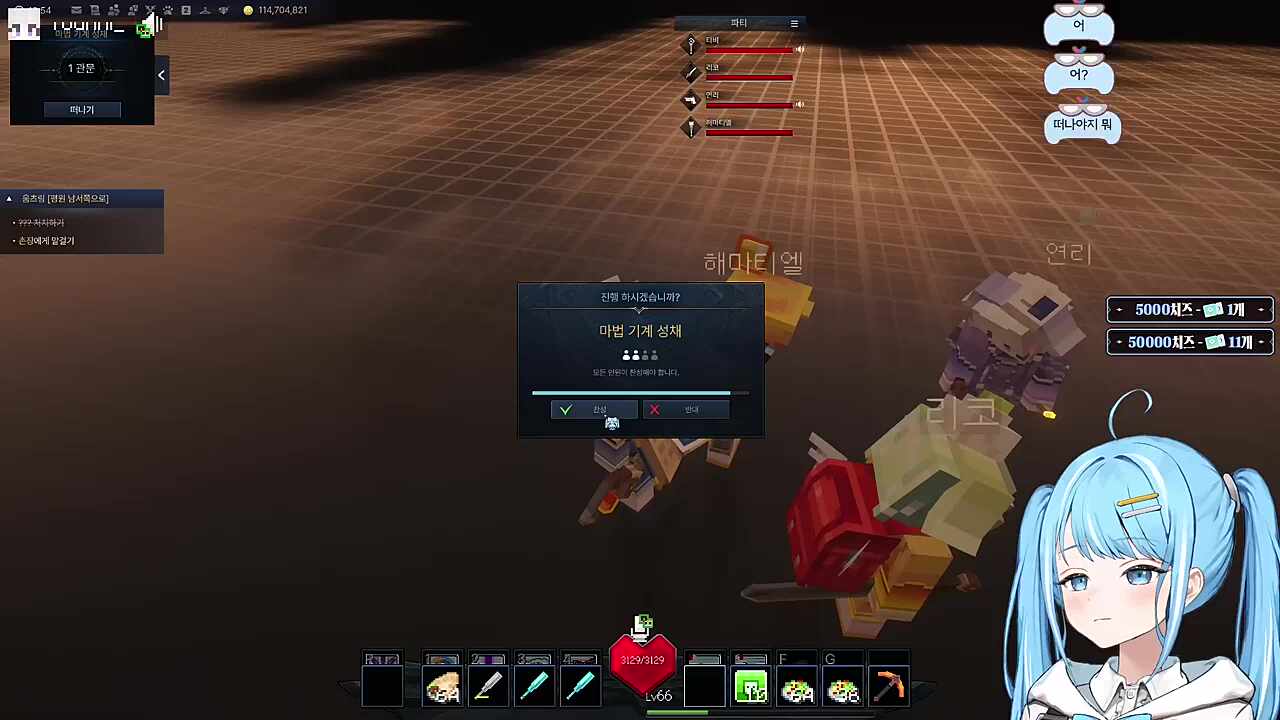
Task: Use the green creeper block slot
Action: point(751,687)
